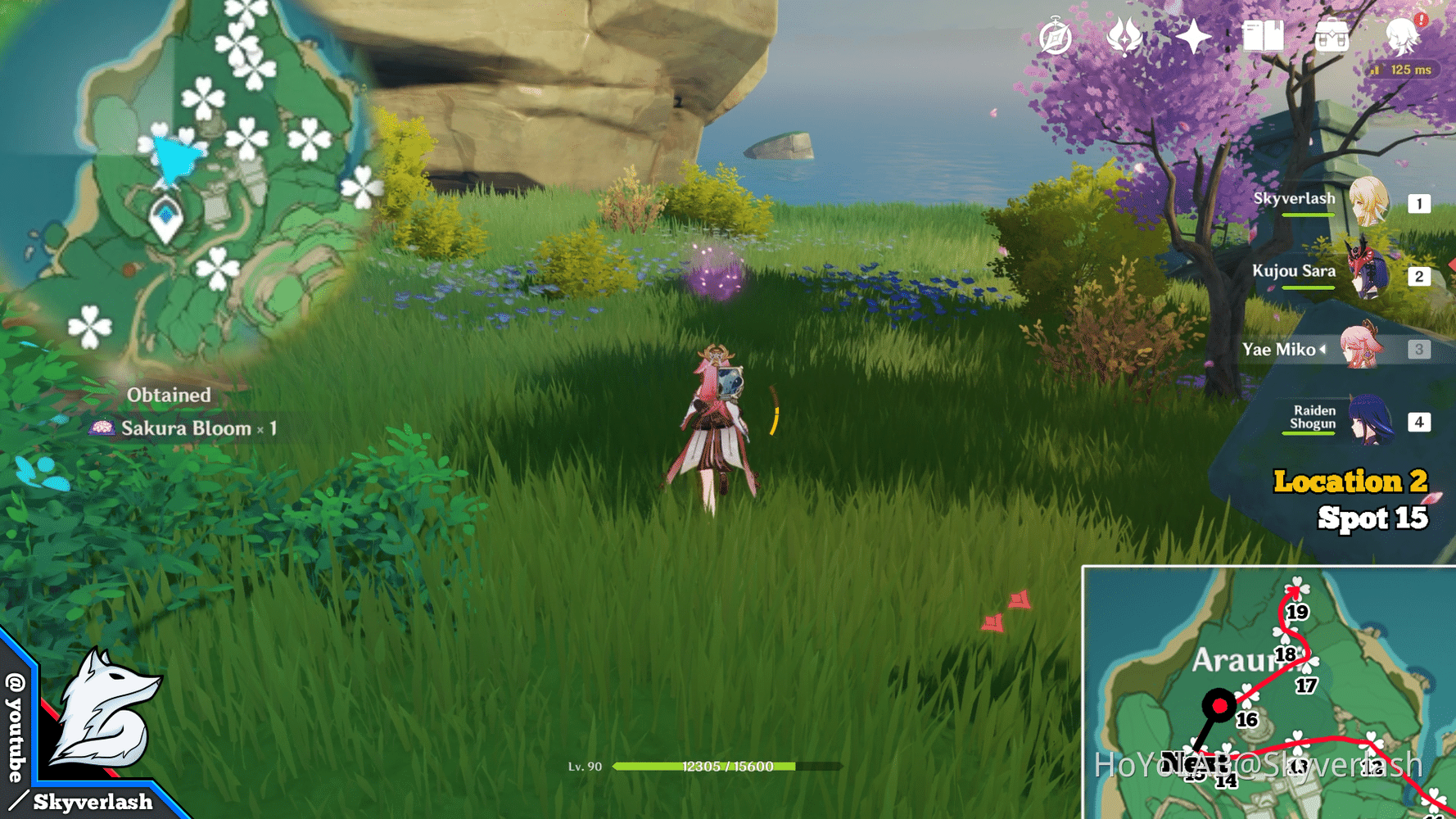Open the adventure compass guide icon
The width and height of the screenshot is (1456, 819).
(1056, 36)
